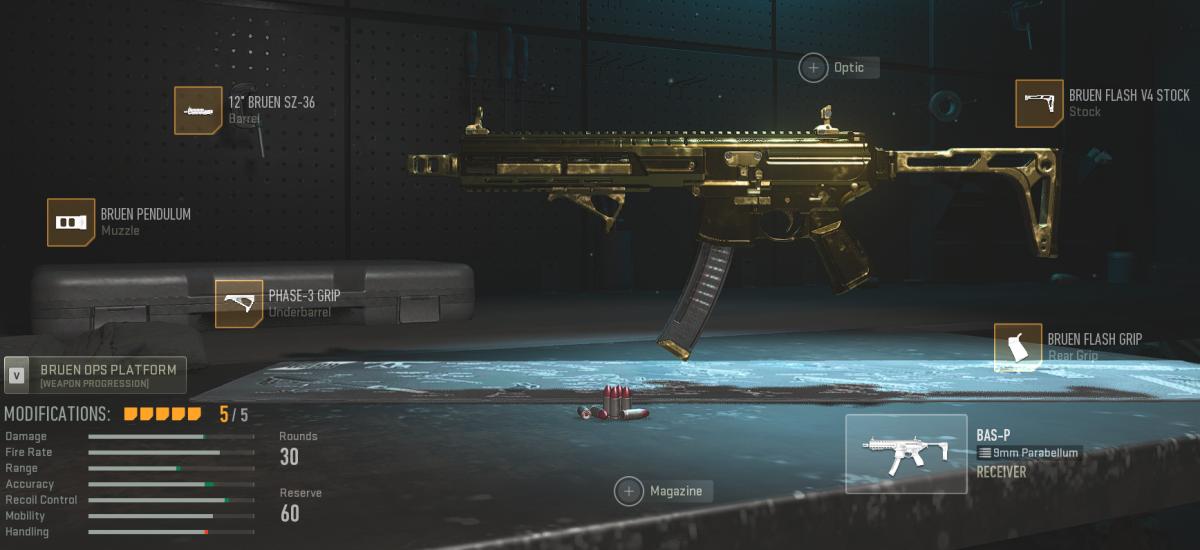Image resolution: width=1200 pixels, height=550 pixels.
Task: Open the BAS-P receiver selection
Action: (x=906, y=454)
